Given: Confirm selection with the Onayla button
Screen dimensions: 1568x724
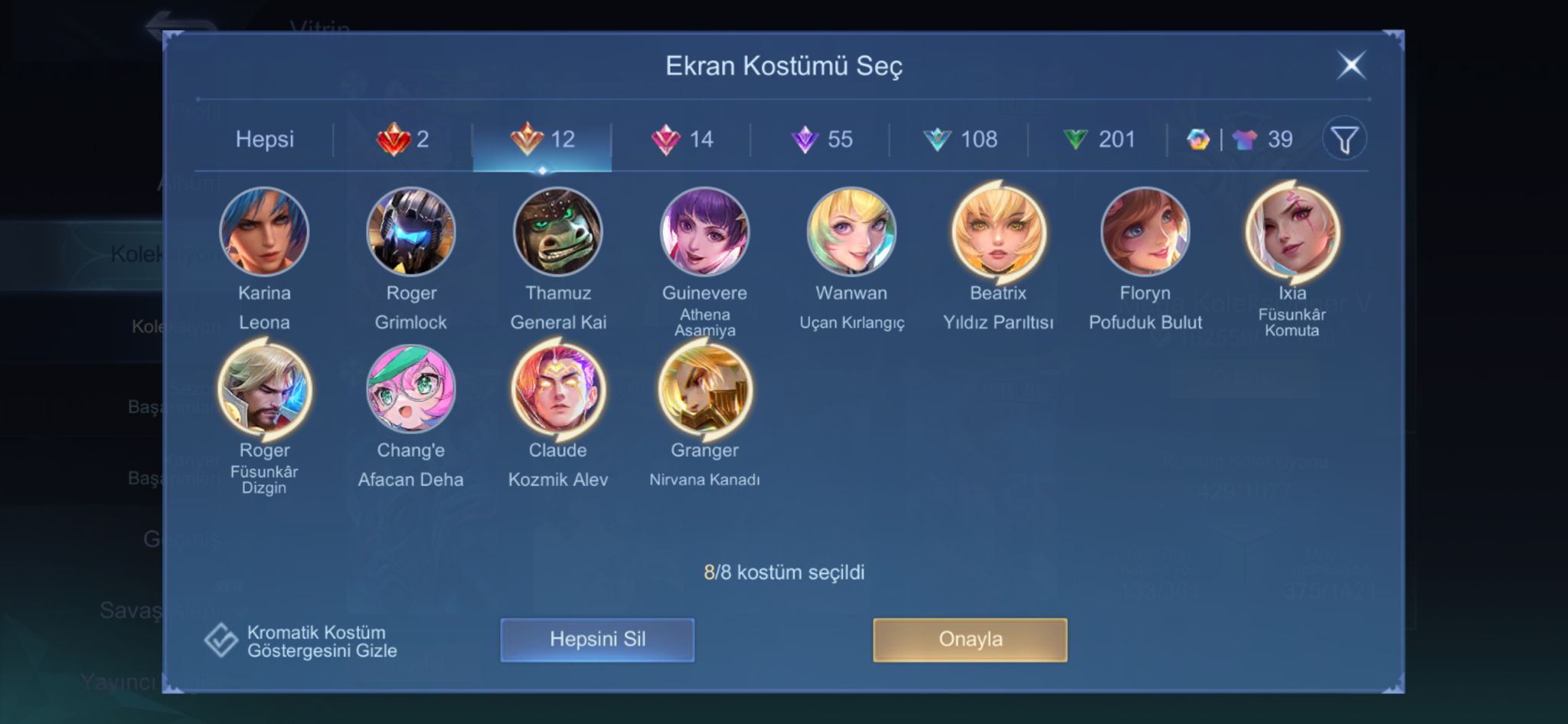Looking at the screenshot, I should [970, 640].
